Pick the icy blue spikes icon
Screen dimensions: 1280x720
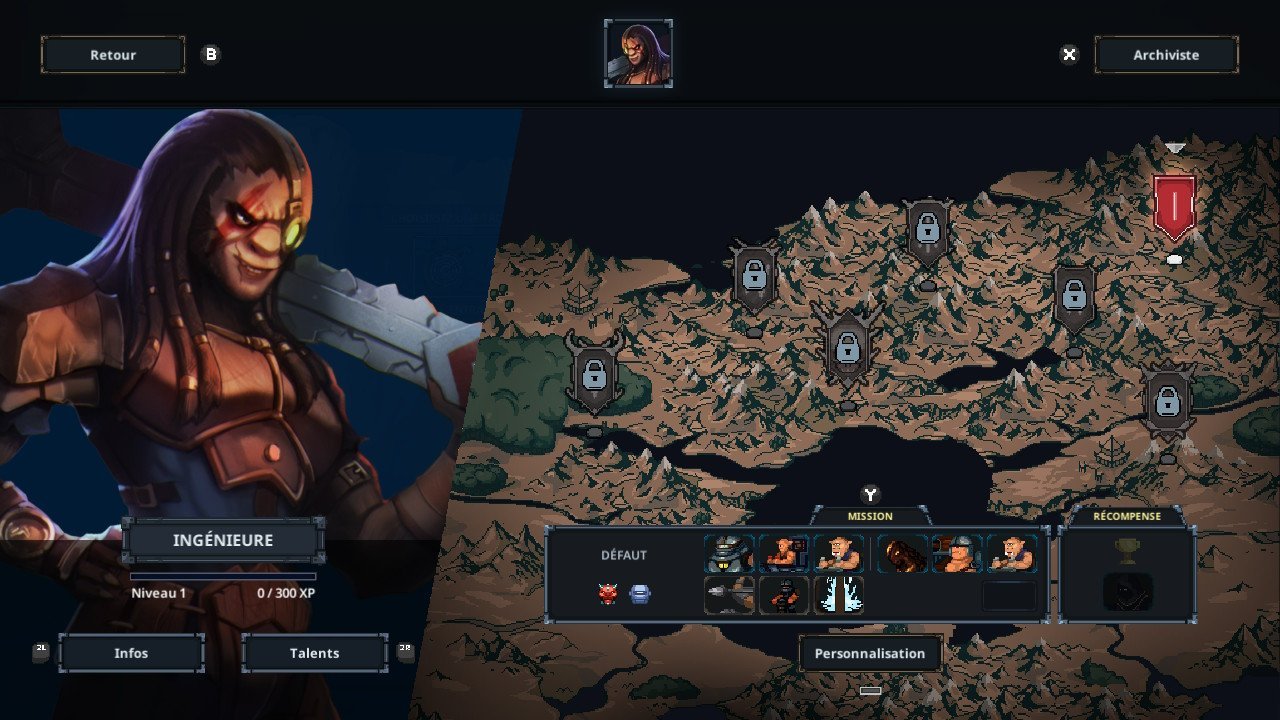point(838,595)
